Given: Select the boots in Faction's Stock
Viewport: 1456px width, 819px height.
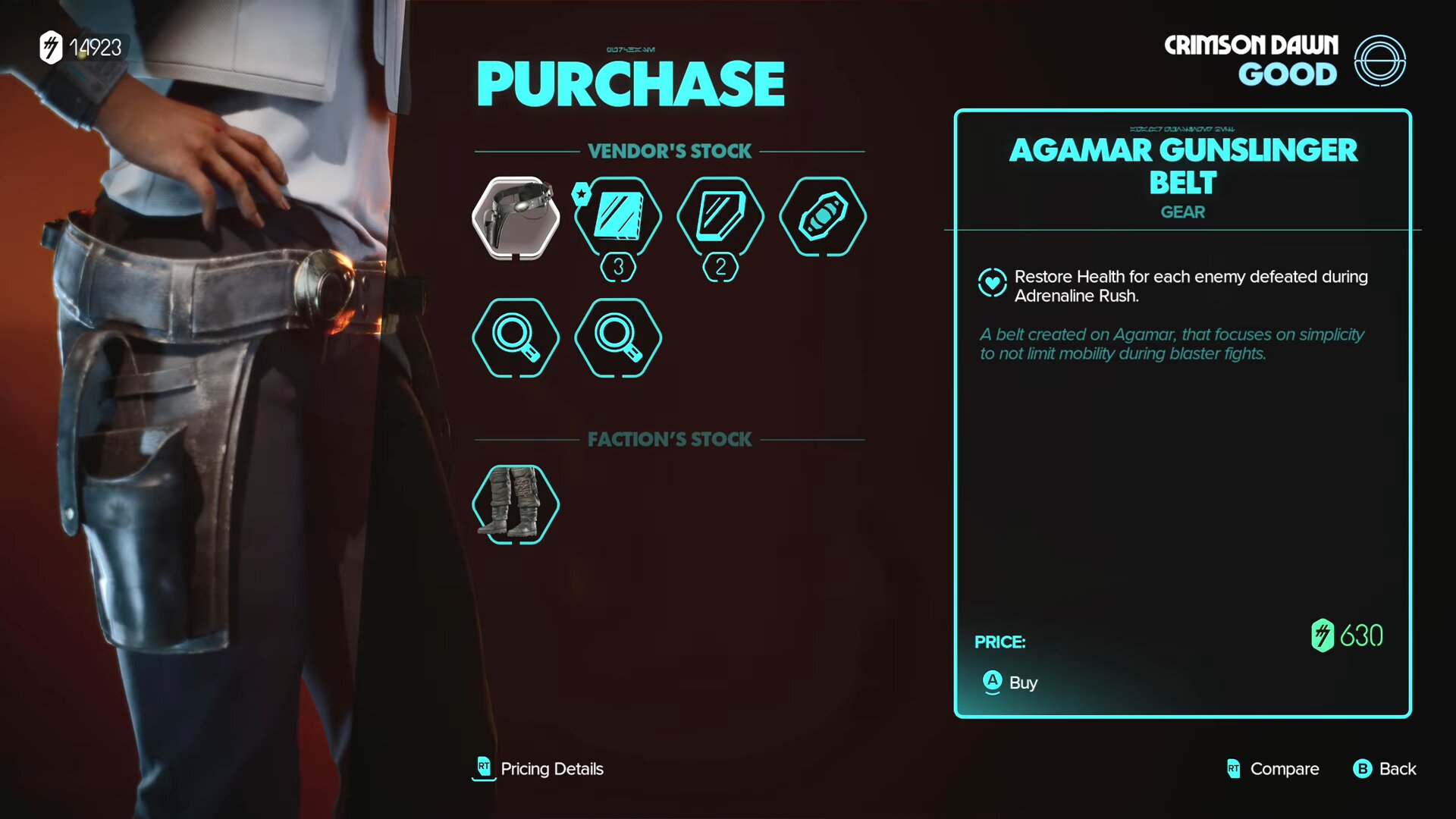Looking at the screenshot, I should [x=516, y=504].
